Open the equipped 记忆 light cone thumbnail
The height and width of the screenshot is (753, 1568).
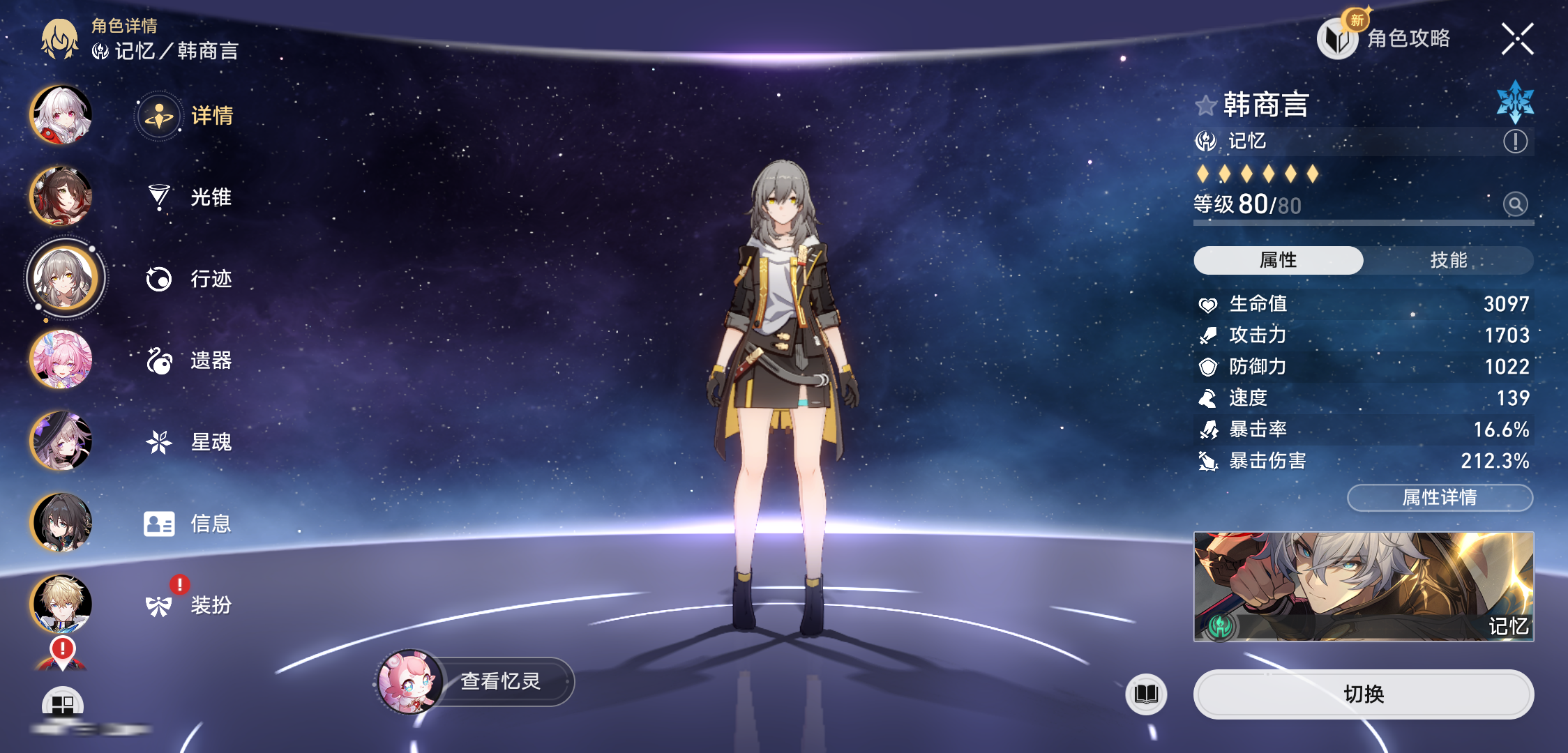pyautogui.click(x=1363, y=586)
